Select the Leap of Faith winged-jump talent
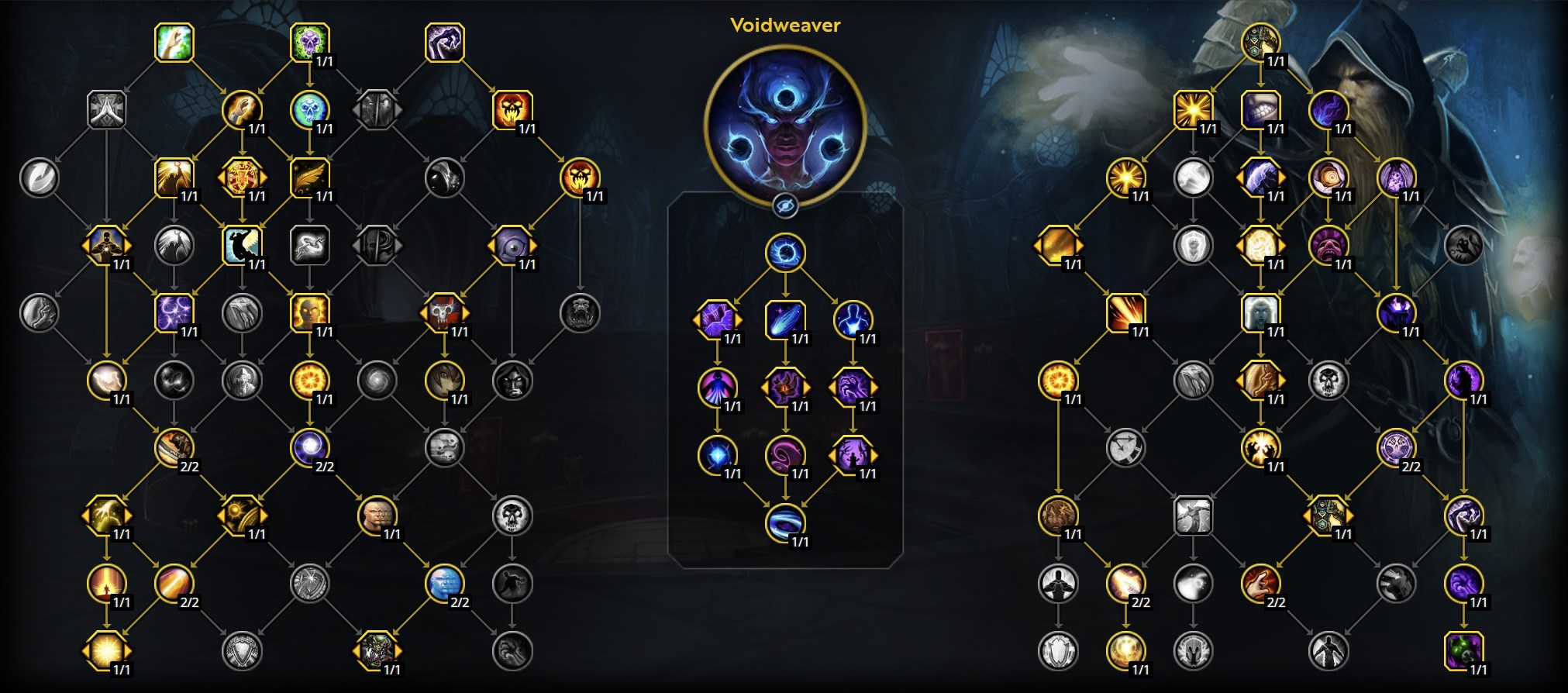Viewport: 1568px width, 693px height. 240,248
